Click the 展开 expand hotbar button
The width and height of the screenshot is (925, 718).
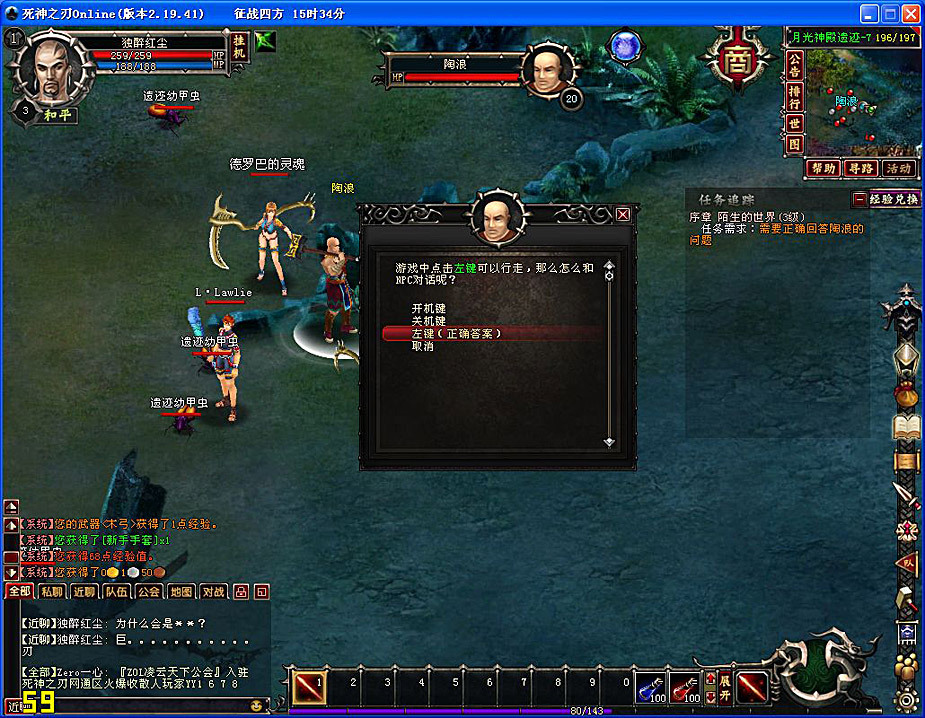click(725, 688)
